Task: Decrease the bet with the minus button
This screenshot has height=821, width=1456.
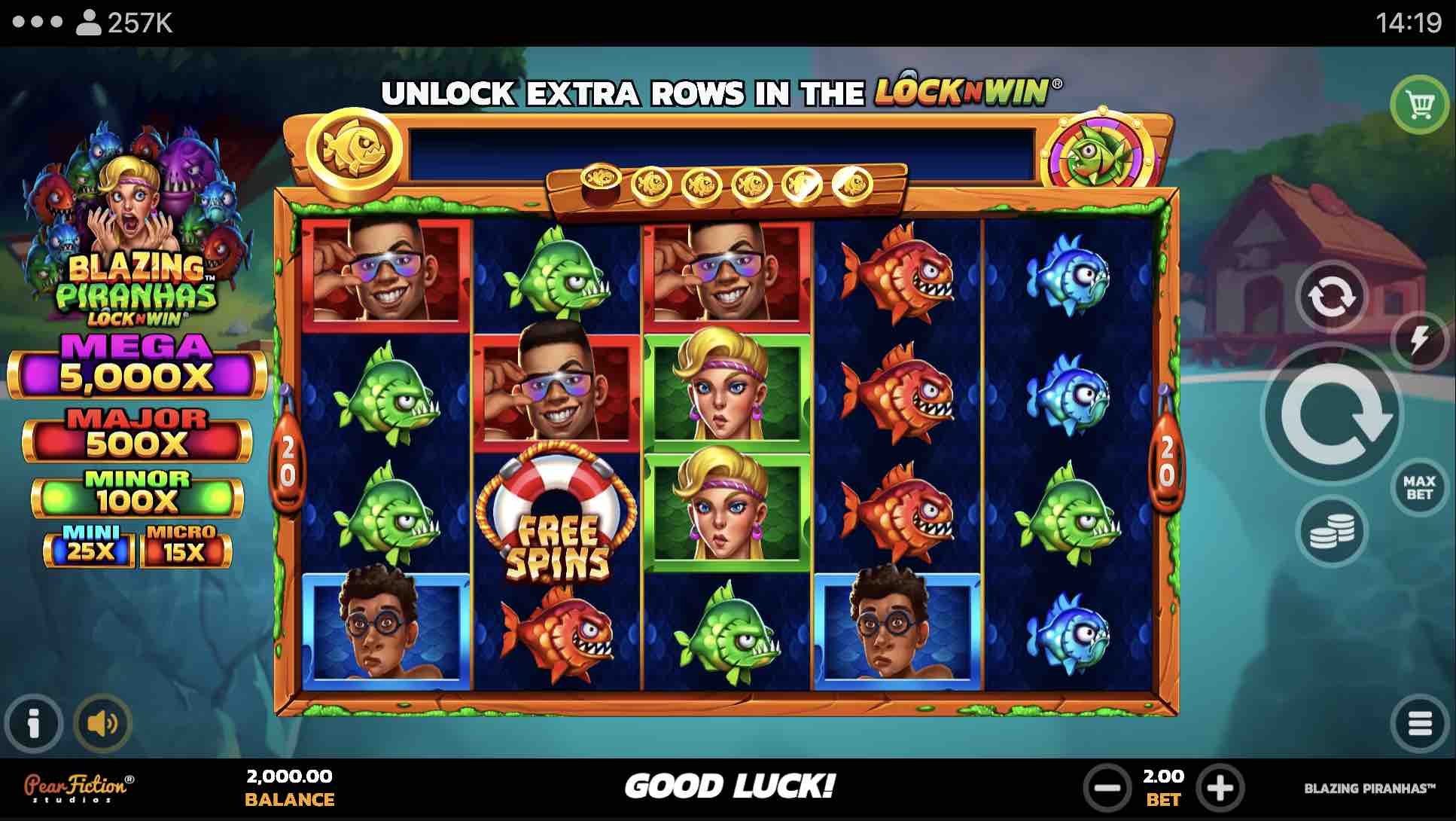Action: pos(1107,789)
